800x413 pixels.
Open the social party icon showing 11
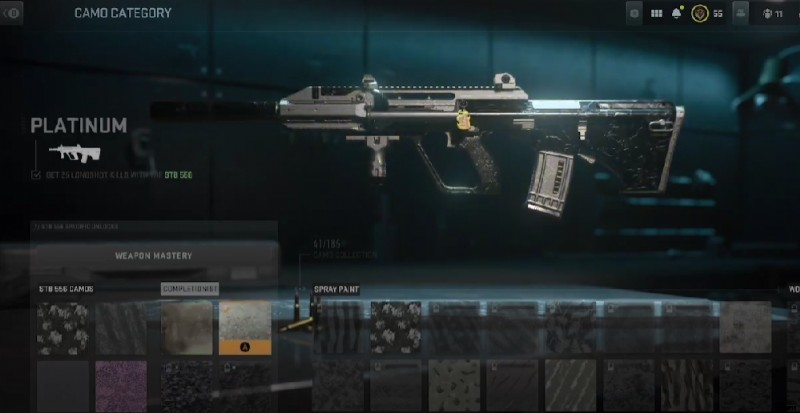pos(771,14)
